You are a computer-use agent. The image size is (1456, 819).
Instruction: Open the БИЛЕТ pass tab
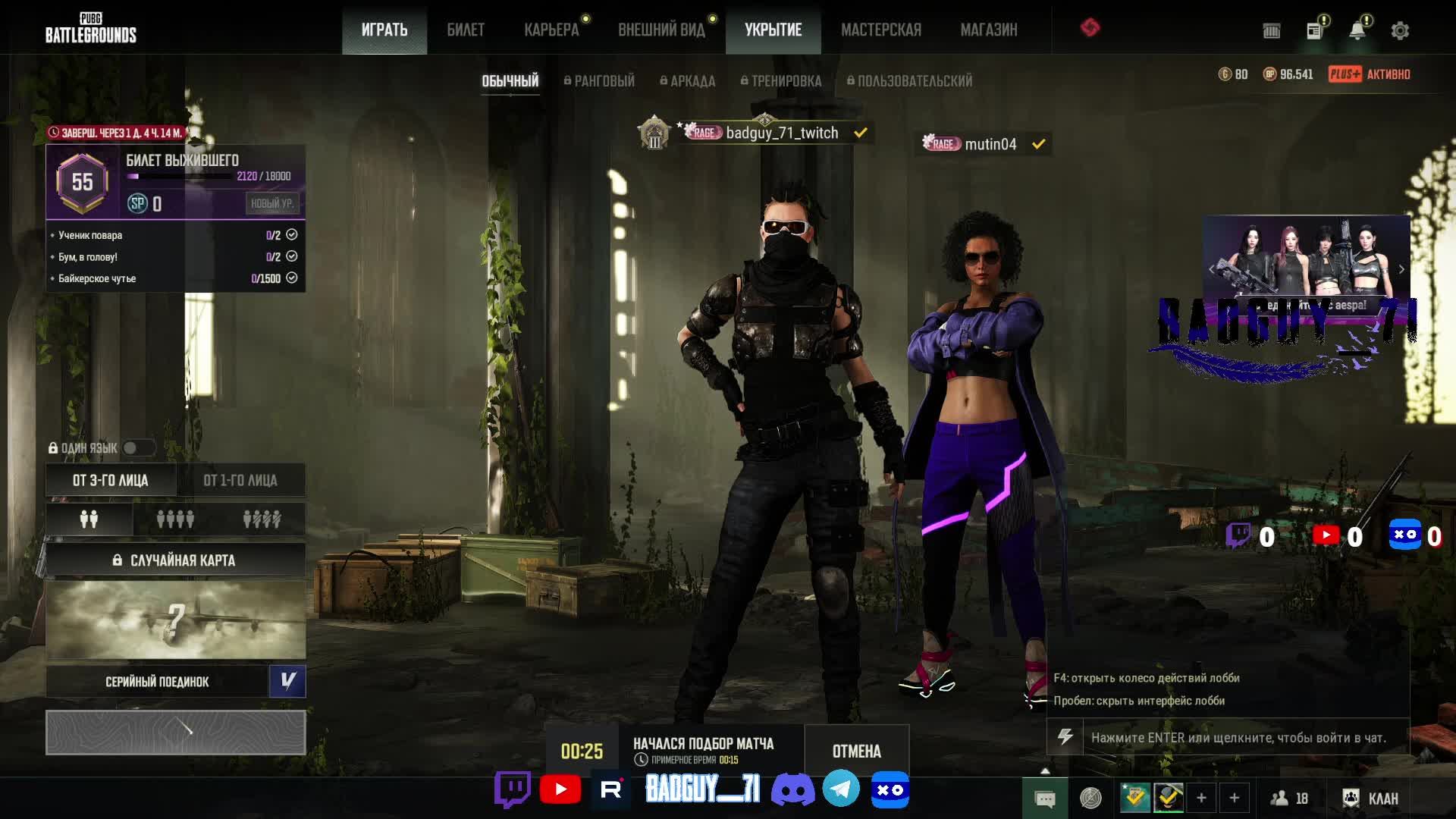click(465, 30)
